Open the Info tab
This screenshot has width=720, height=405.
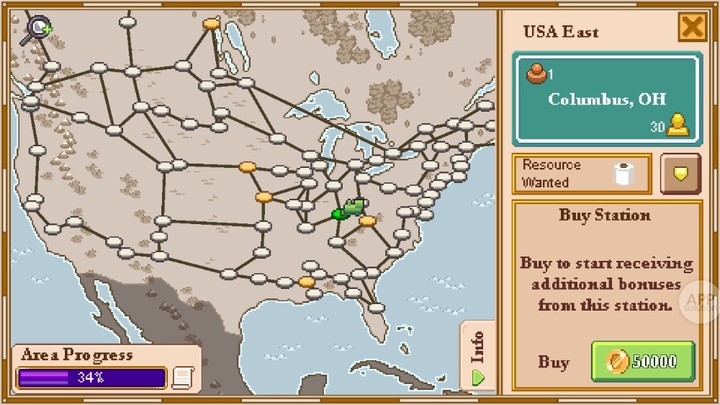pos(478,356)
